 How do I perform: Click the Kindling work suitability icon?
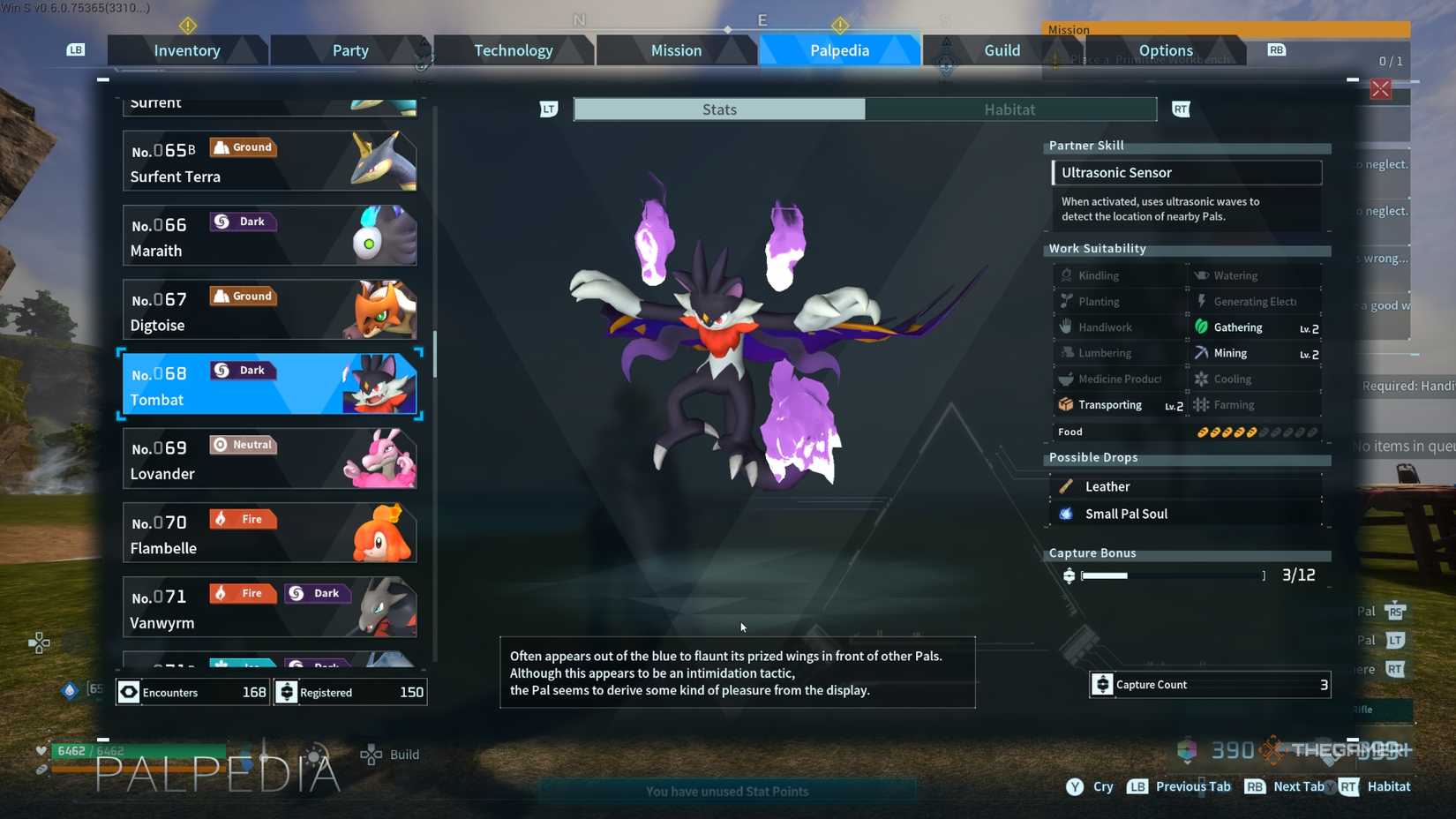point(1066,274)
